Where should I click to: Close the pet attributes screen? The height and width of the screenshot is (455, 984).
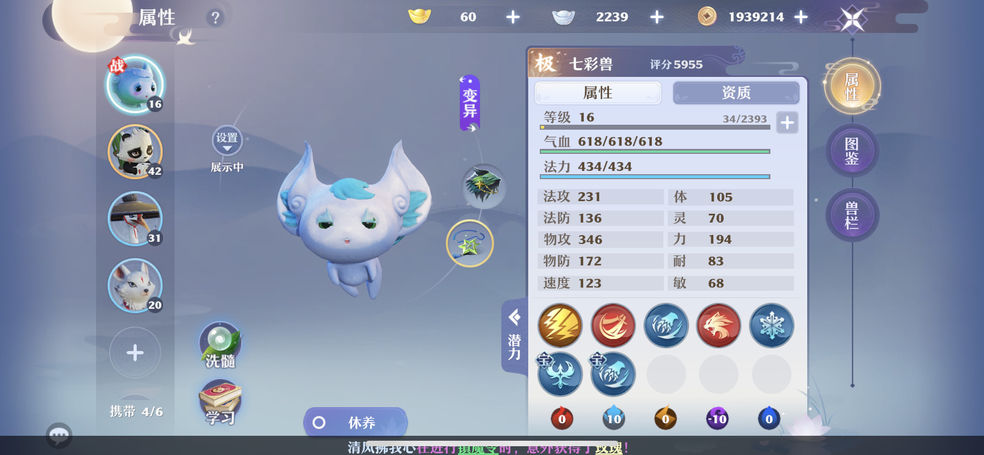(852, 18)
